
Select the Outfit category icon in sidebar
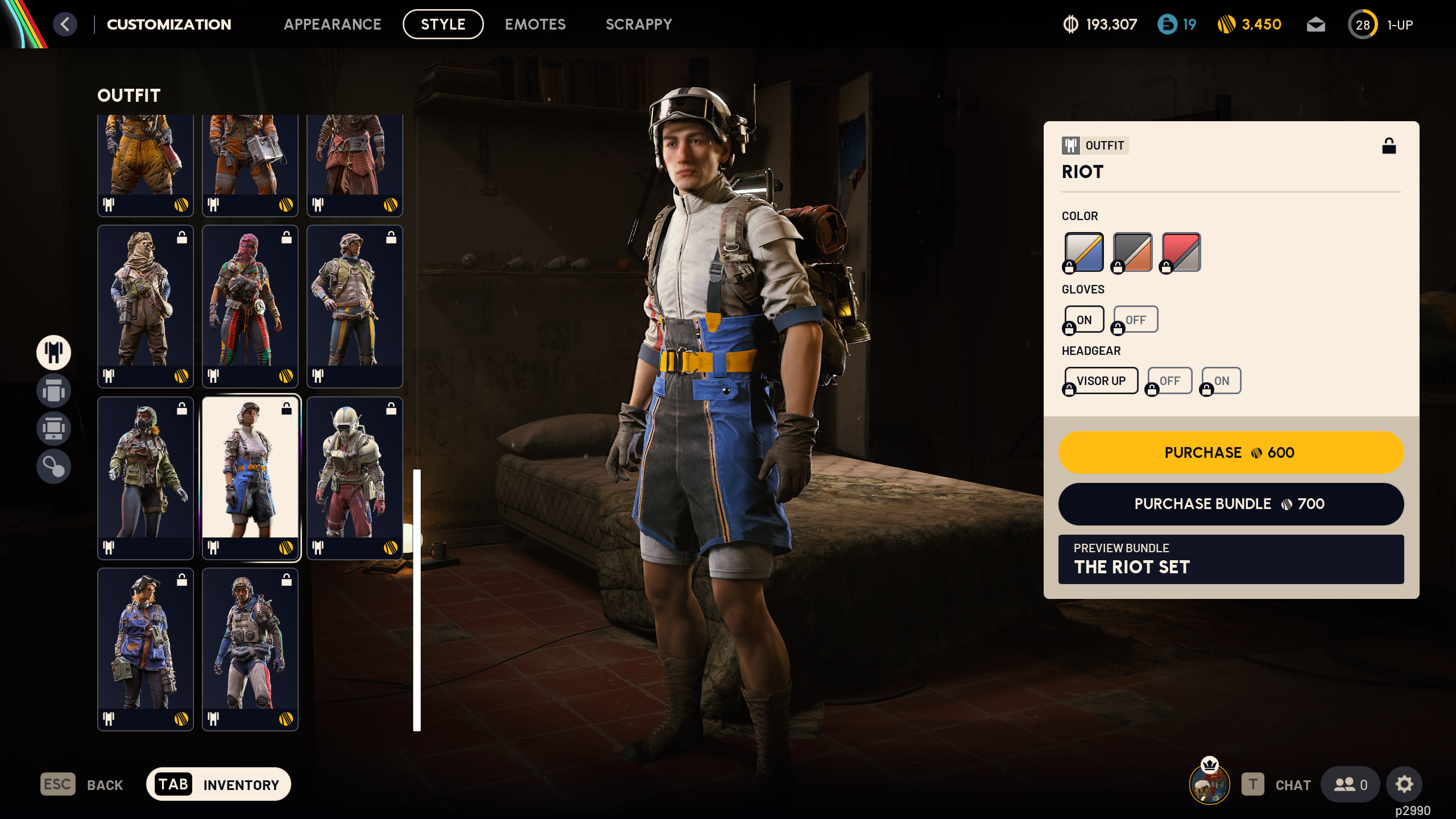tap(53, 353)
